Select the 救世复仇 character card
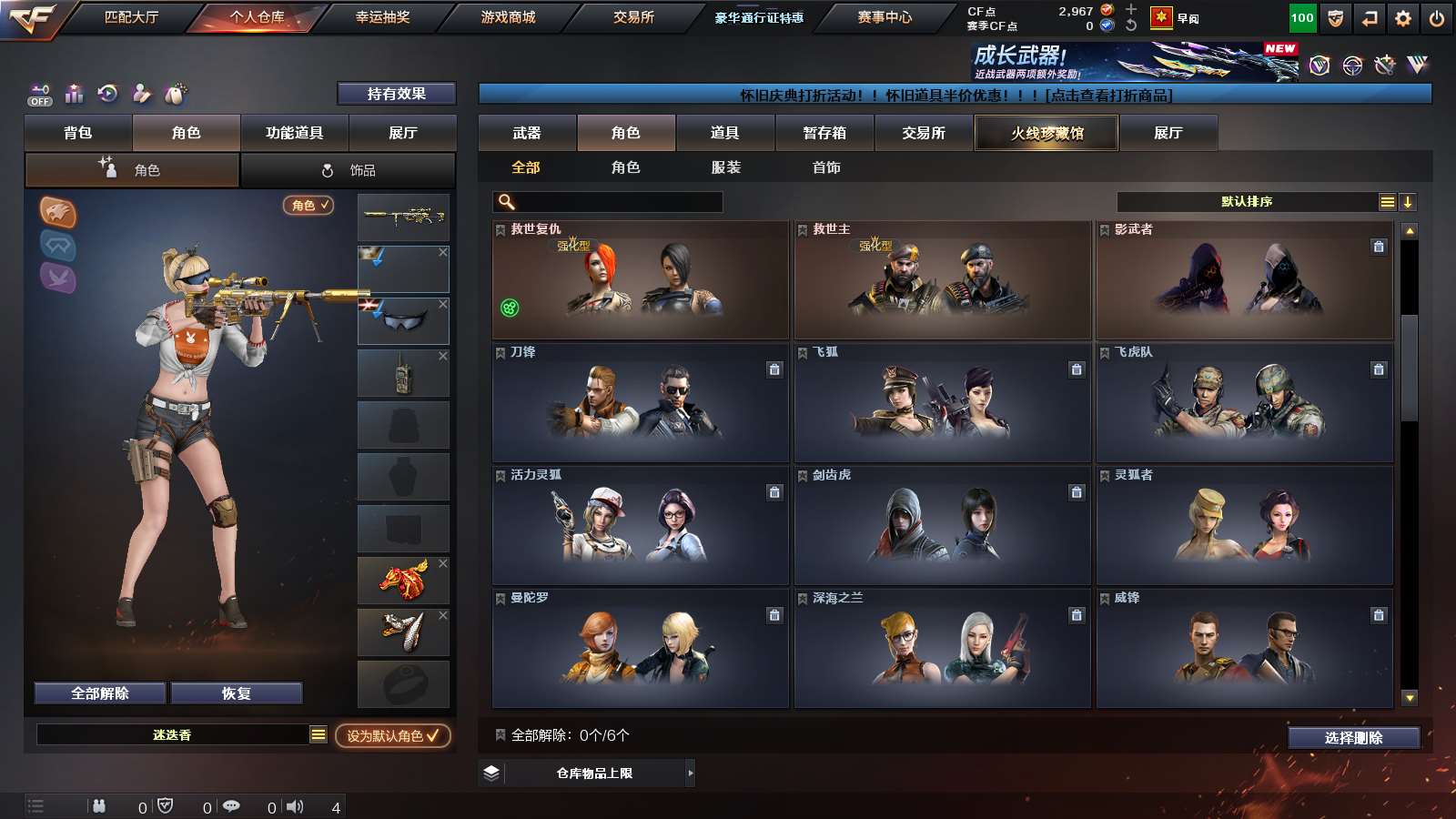The image size is (1456, 819). coord(640,280)
